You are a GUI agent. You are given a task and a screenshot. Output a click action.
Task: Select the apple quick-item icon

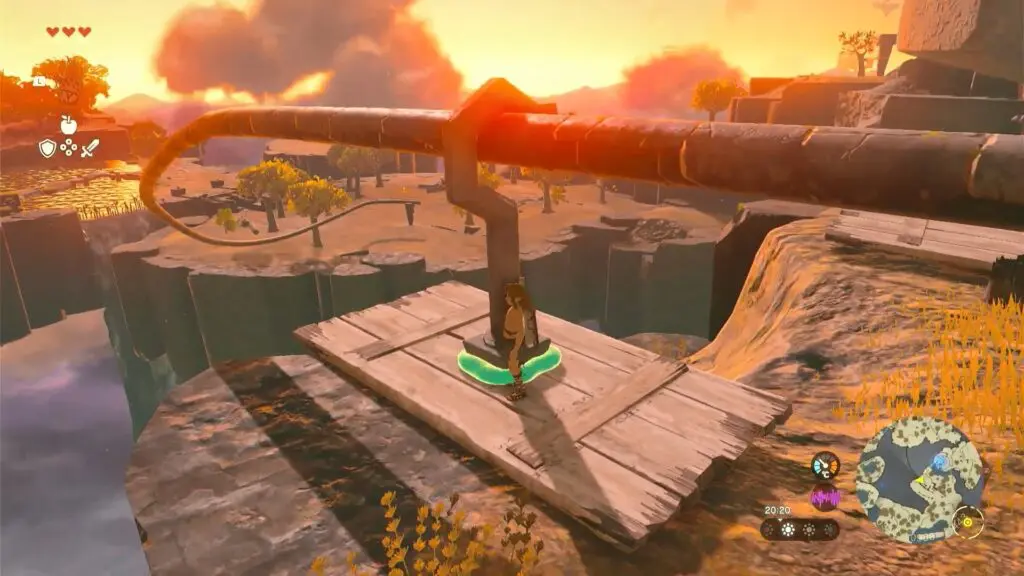pyautogui.click(x=68, y=125)
